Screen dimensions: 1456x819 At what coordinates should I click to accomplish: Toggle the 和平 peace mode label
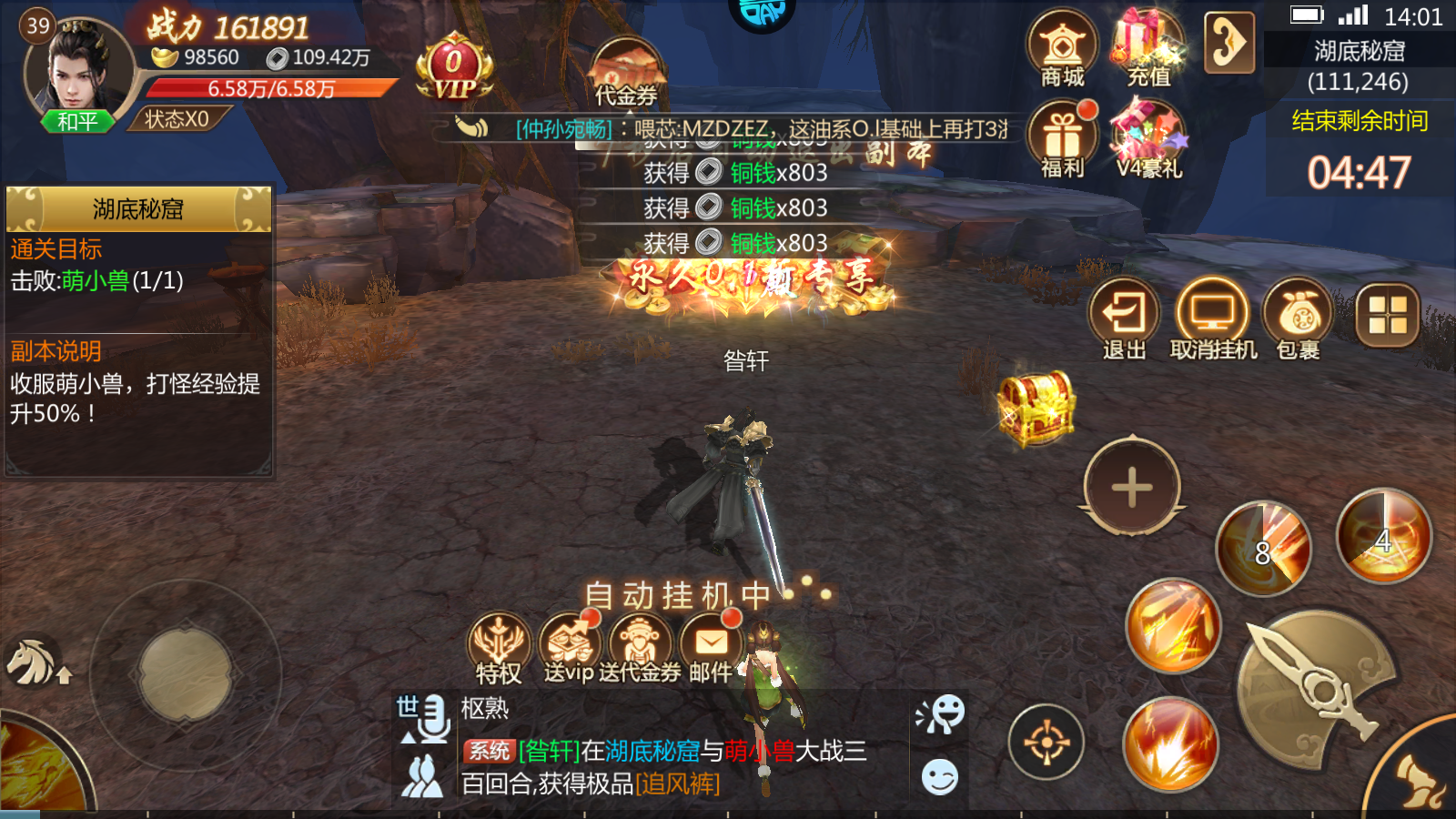(77, 121)
